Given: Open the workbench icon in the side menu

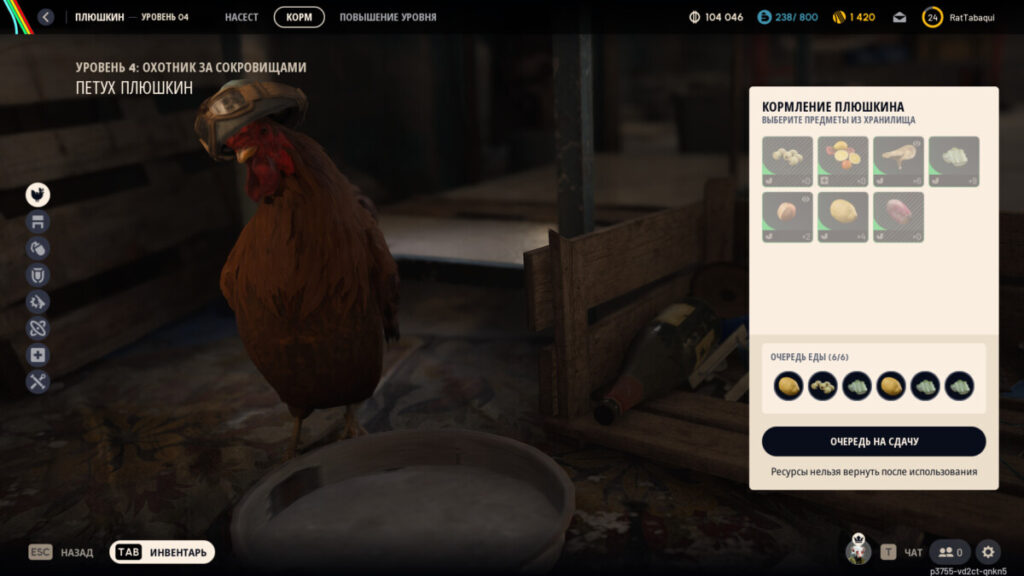Looking at the screenshot, I should [x=38, y=222].
